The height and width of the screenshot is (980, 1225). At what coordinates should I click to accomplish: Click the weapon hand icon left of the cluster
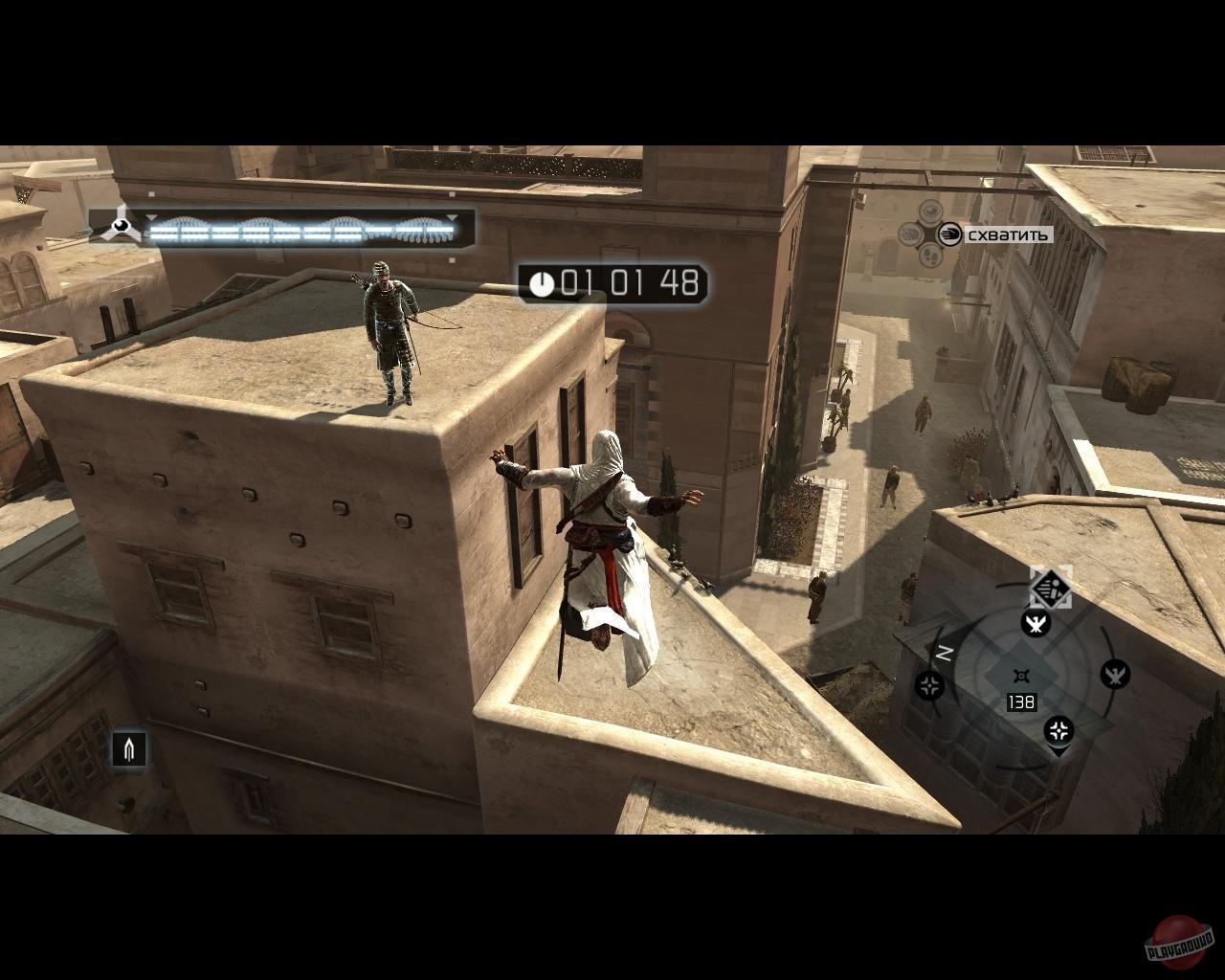tap(911, 234)
